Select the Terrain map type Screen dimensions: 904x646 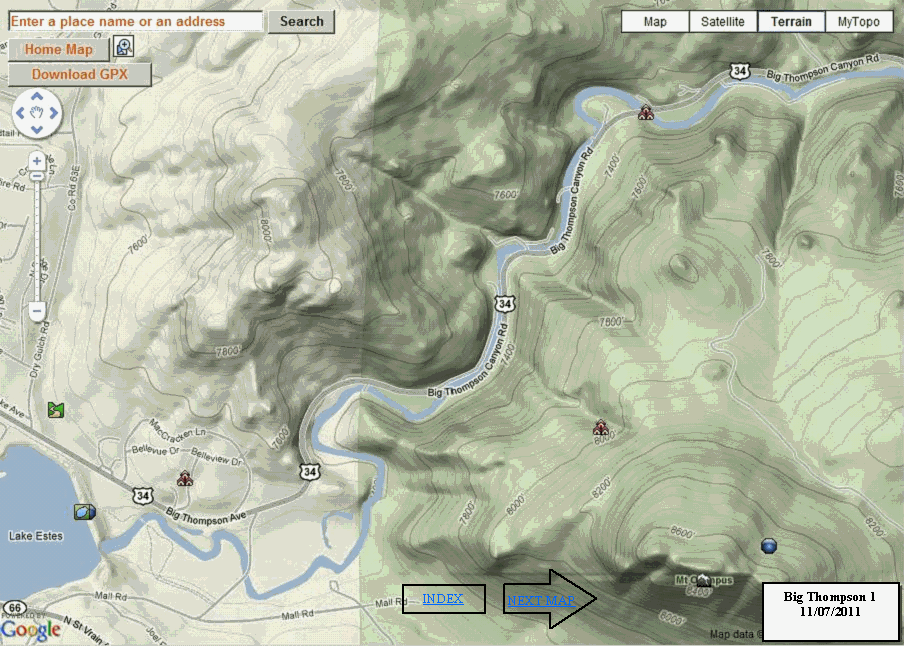tap(791, 22)
